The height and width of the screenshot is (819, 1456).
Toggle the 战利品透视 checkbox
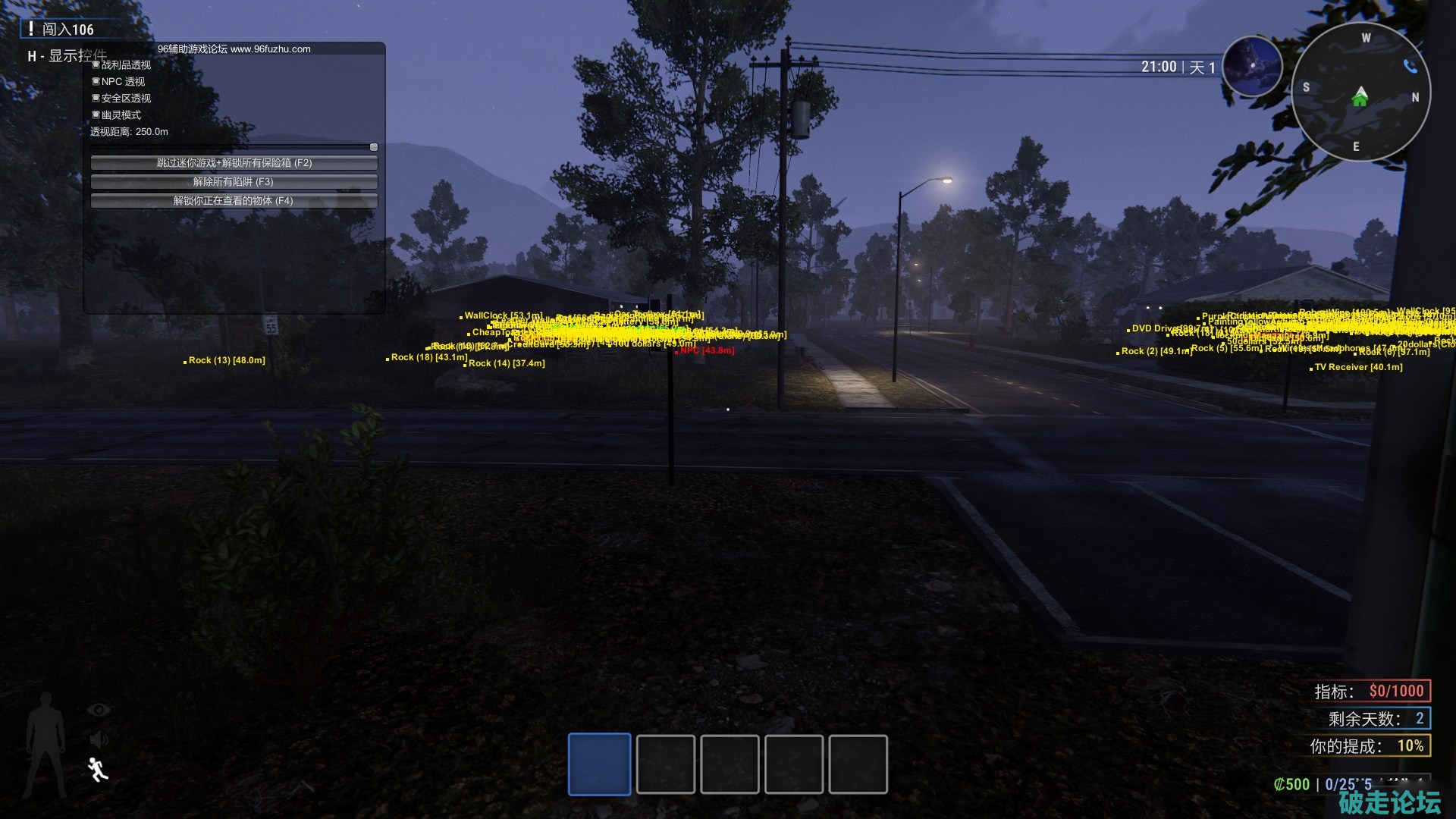click(96, 65)
